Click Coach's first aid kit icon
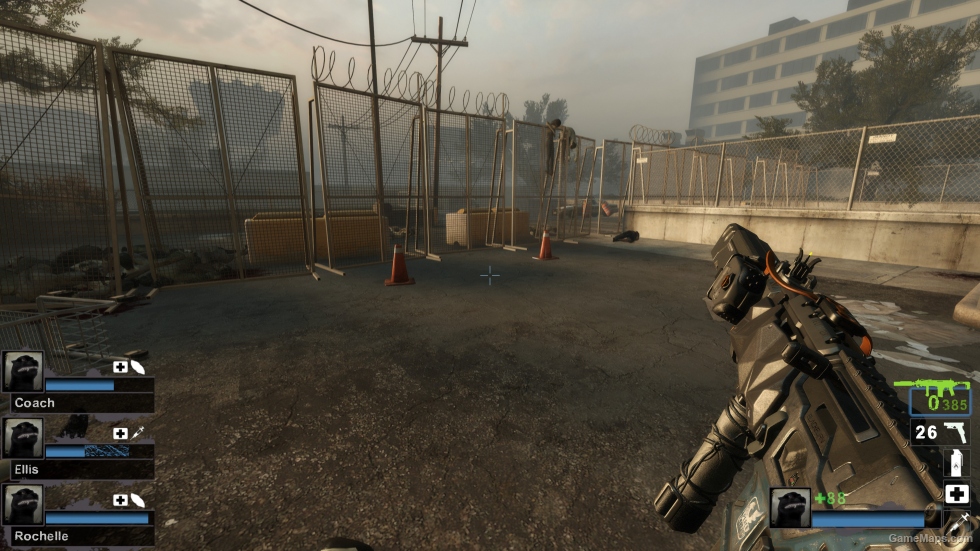Image resolution: width=980 pixels, height=551 pixels. (120, 367)
